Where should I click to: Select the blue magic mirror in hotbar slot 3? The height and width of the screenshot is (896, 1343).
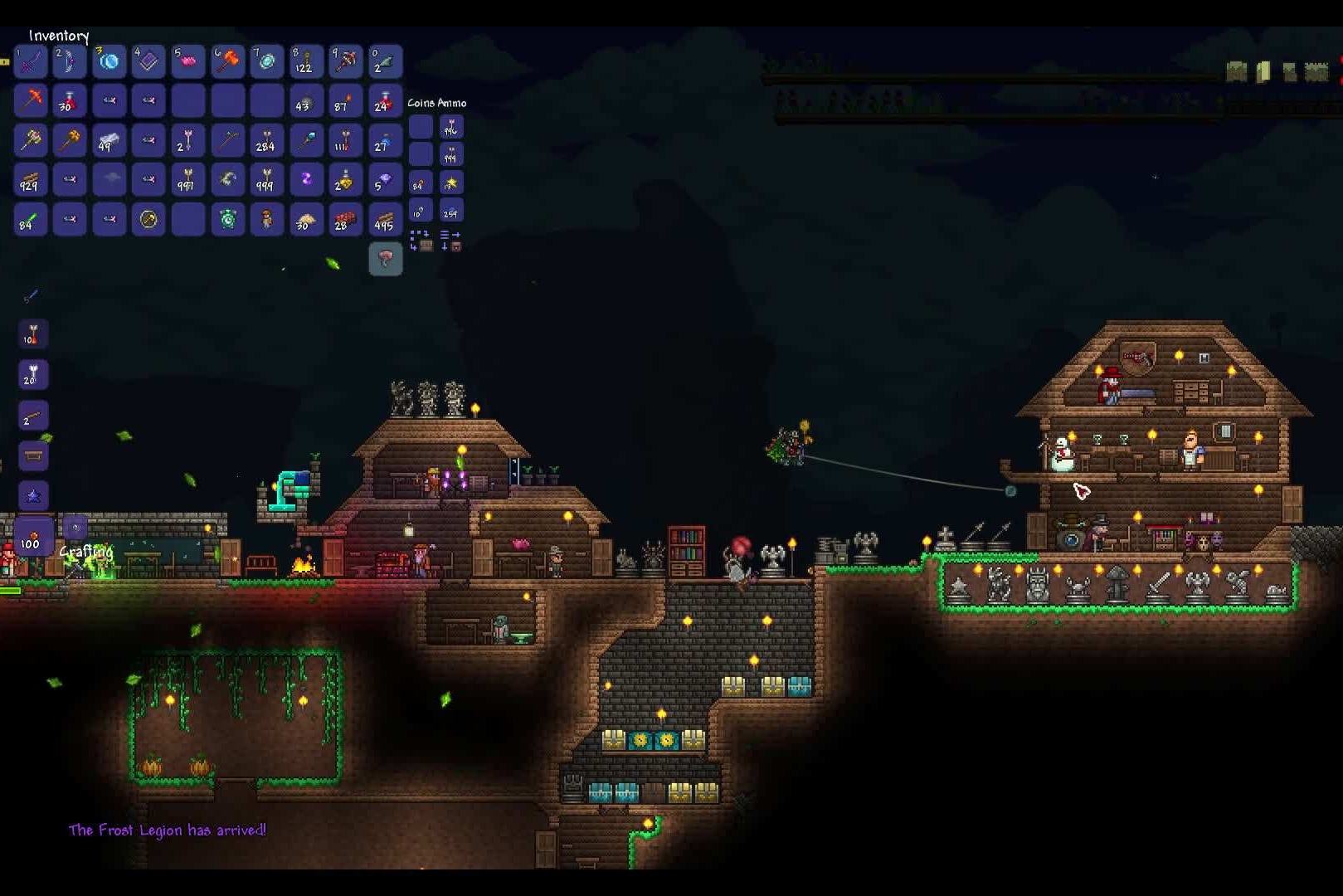click(109, 61)
